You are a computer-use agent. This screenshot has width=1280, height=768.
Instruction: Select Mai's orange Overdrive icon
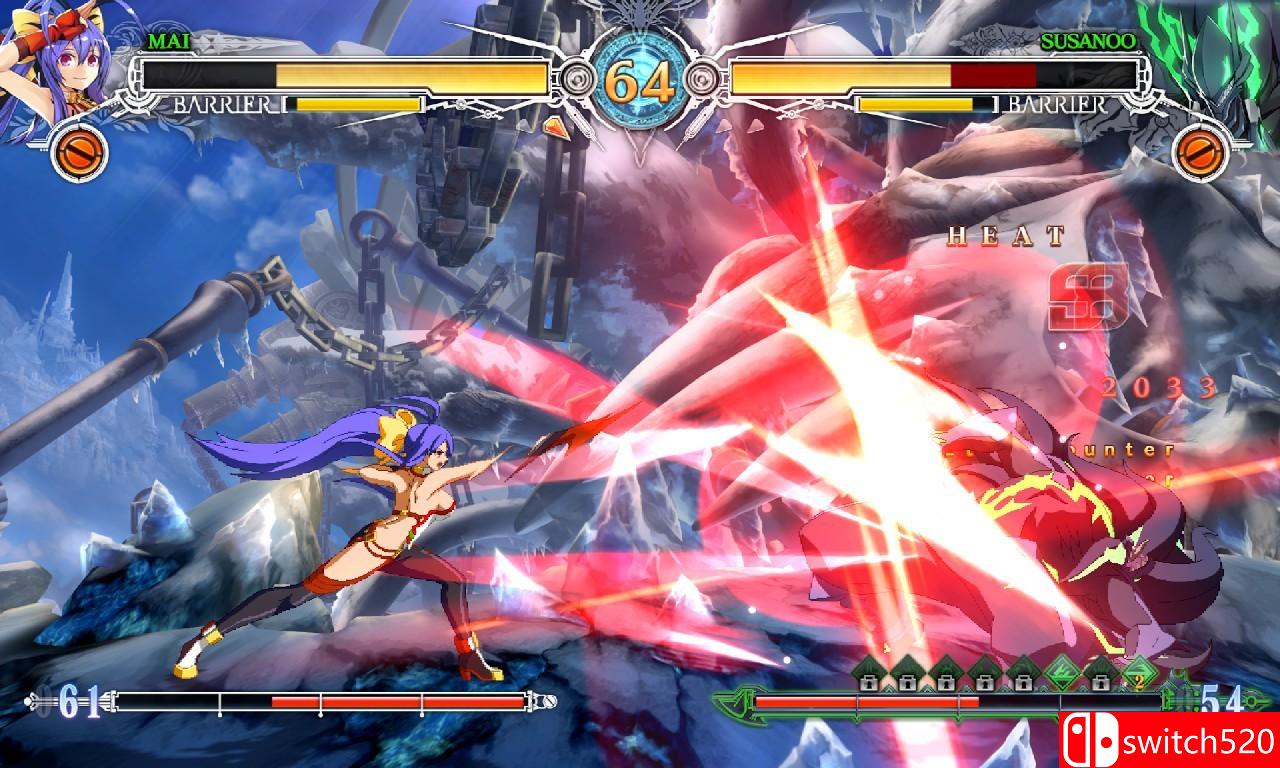pos(78,152)
